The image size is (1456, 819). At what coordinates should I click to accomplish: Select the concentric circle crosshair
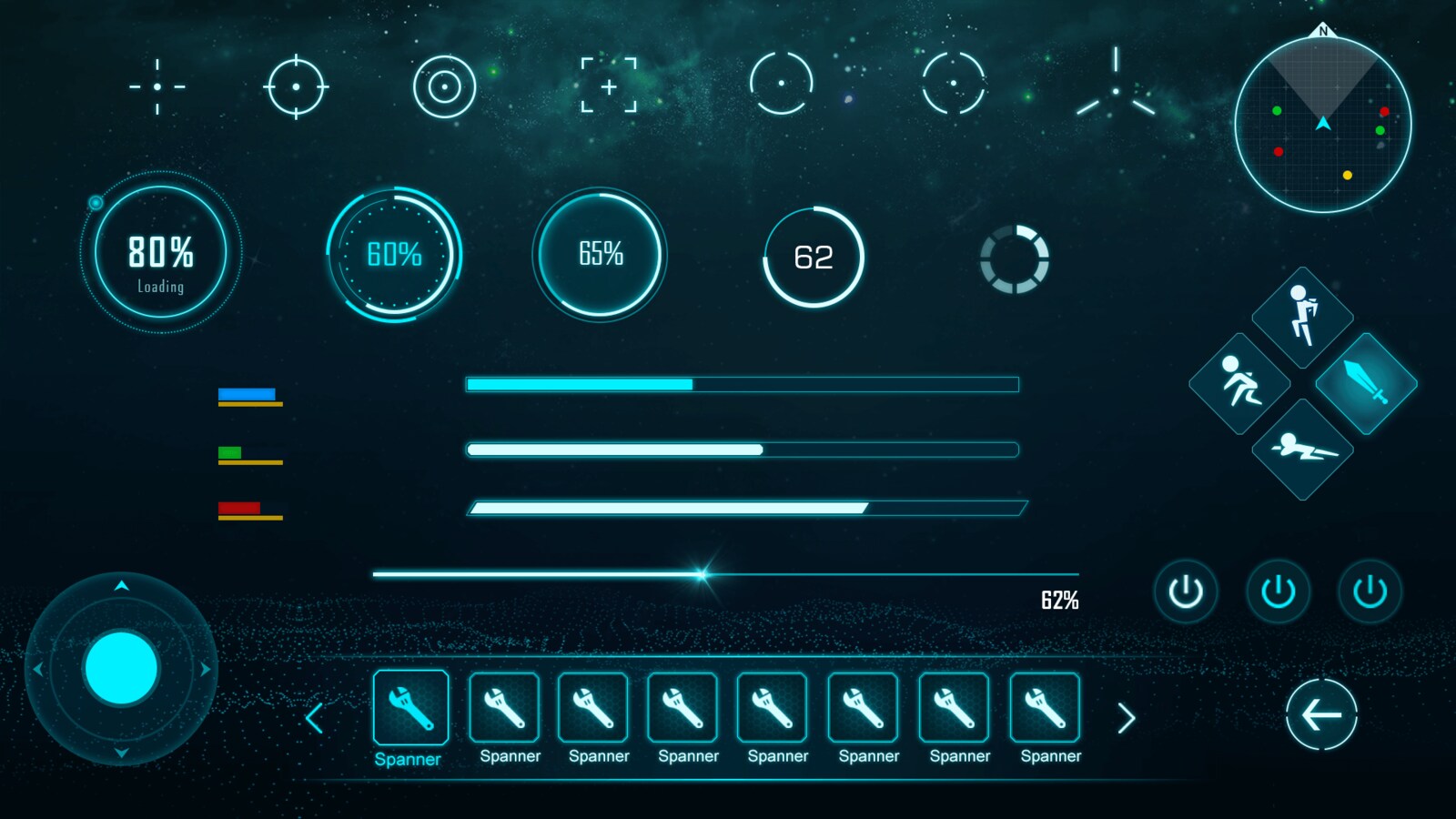click(445, 86)
